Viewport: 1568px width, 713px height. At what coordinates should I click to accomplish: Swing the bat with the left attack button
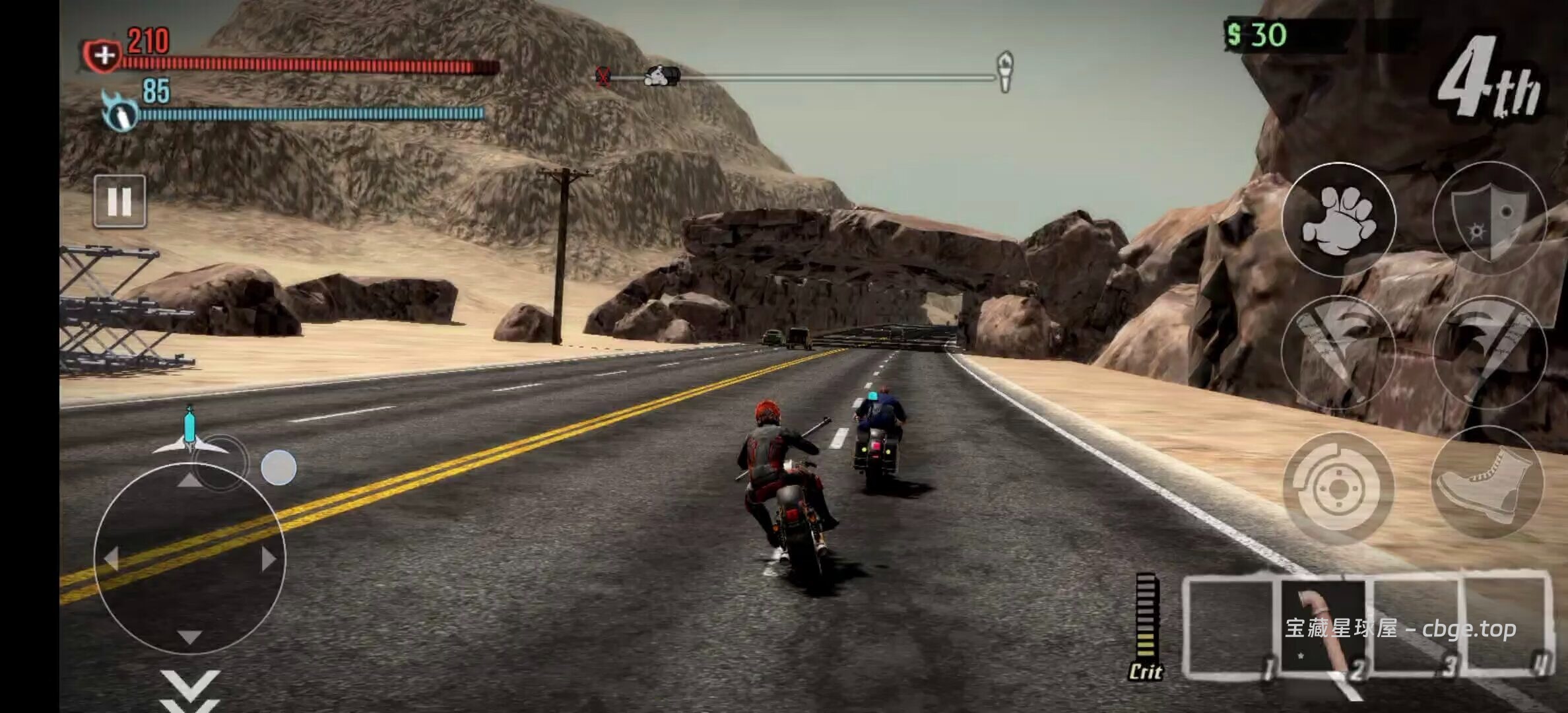(x=1338, y=353)
